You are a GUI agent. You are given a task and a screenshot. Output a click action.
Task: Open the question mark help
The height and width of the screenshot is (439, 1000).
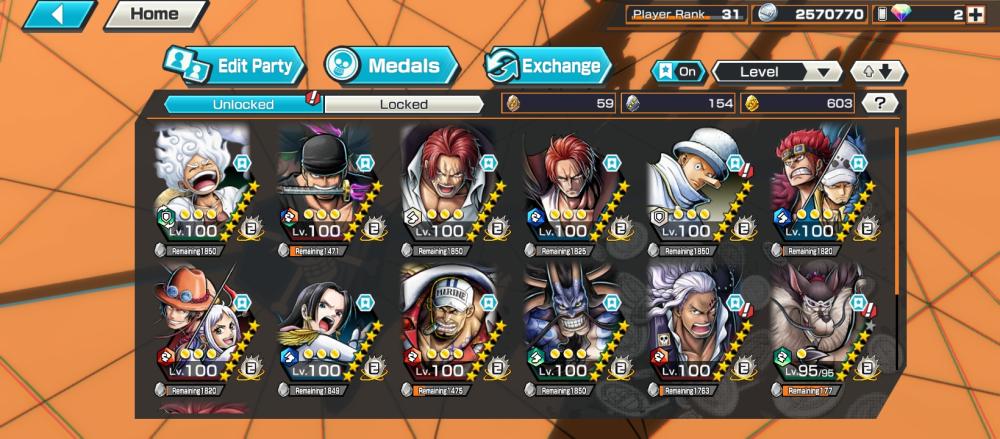[879, 102]
